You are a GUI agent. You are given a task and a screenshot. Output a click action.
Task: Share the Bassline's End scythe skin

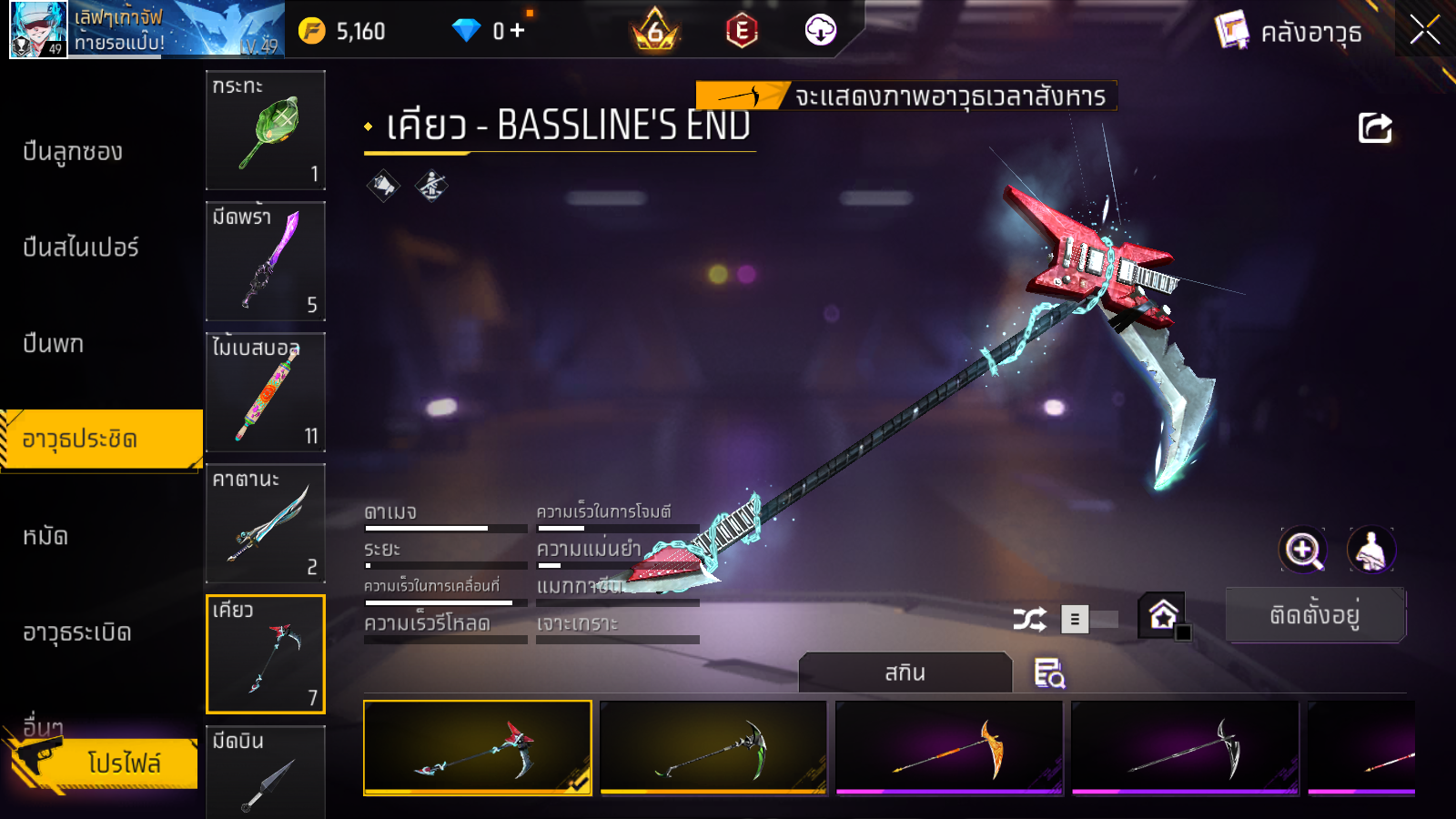pos(1375,128)
